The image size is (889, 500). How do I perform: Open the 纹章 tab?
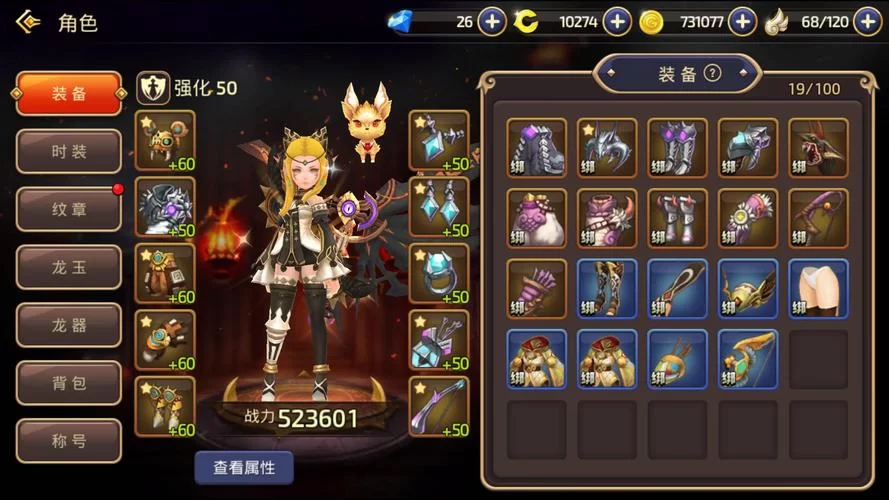pyautogui.click(x=69, y=209)
